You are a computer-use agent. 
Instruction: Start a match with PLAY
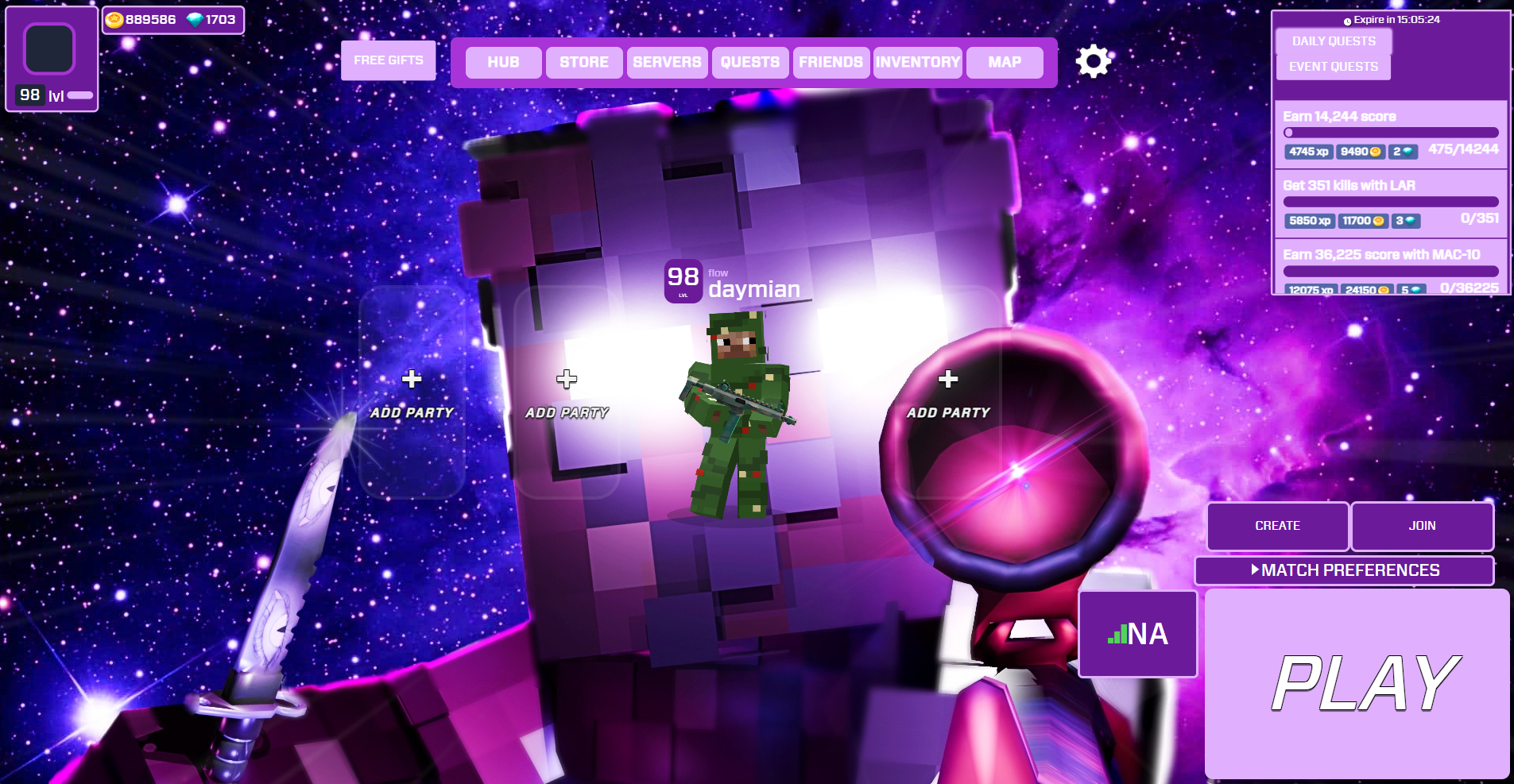click(1357, 683)
